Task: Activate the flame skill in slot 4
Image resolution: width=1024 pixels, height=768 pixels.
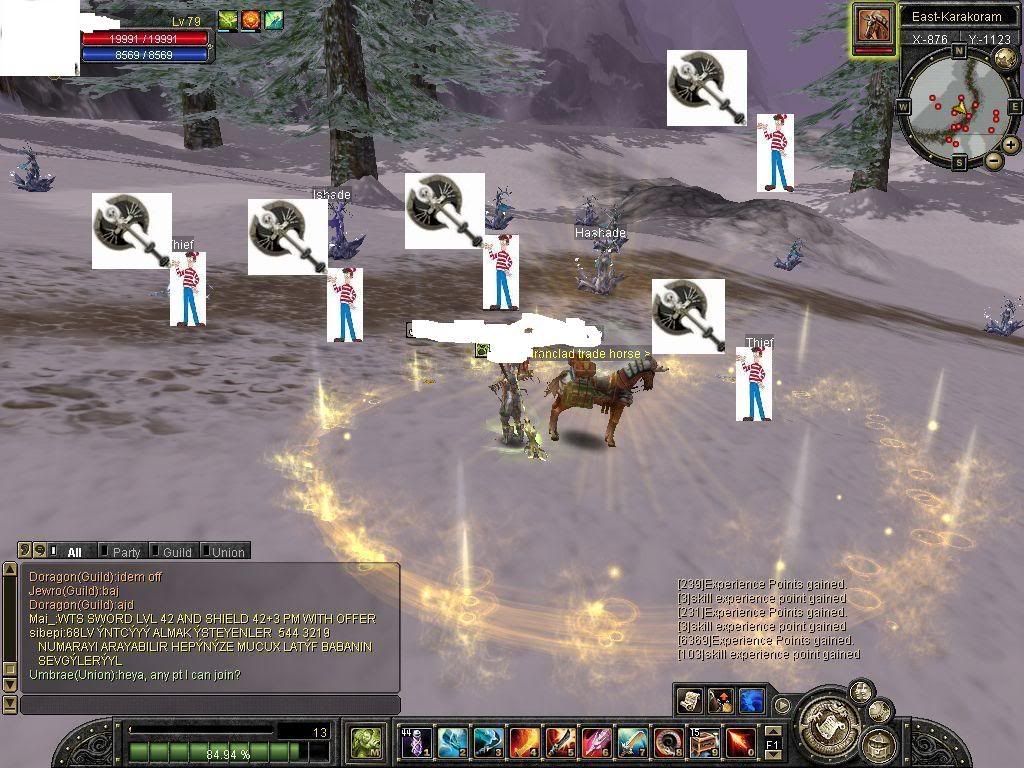Action: tap(525, 742)
